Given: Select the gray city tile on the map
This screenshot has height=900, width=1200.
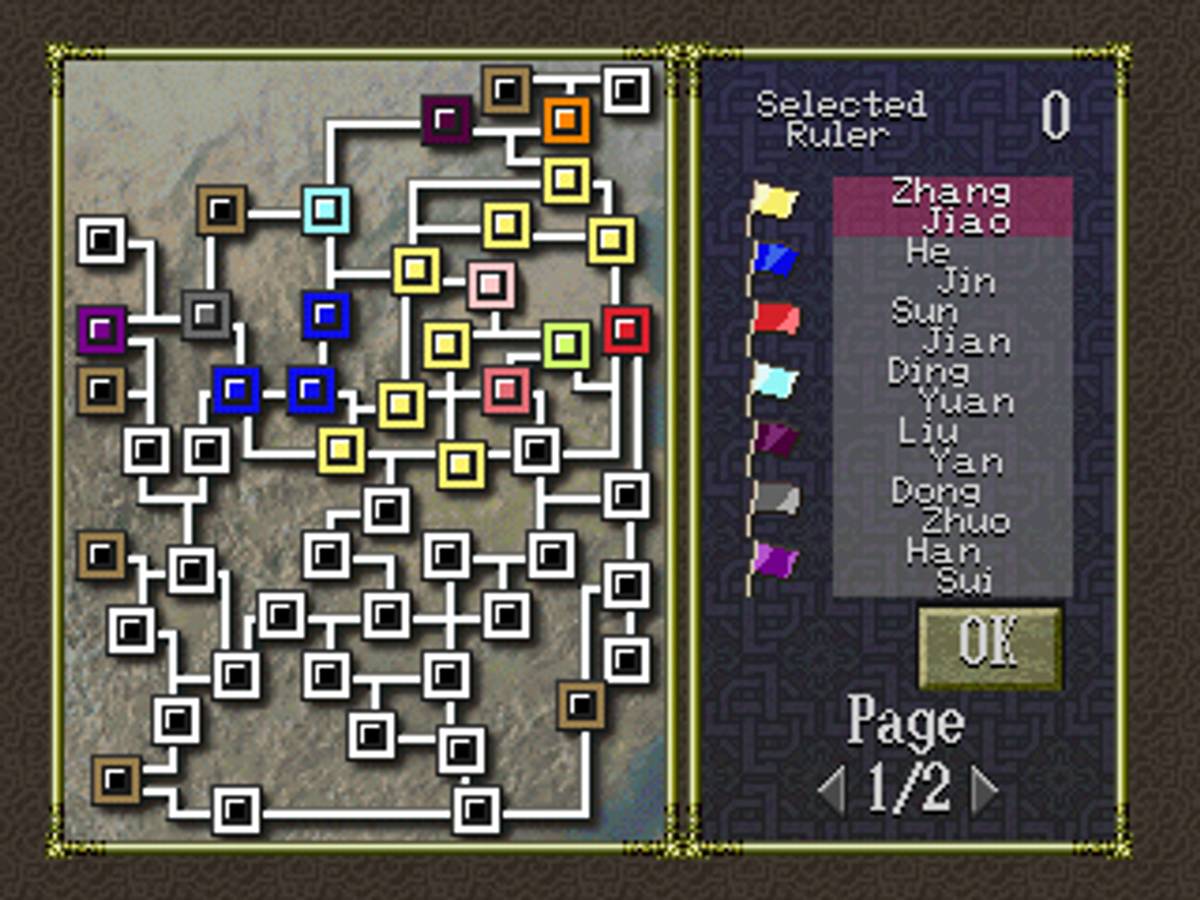Looking at the screenshot, I should pyautogui.click(x=206, y=315).
